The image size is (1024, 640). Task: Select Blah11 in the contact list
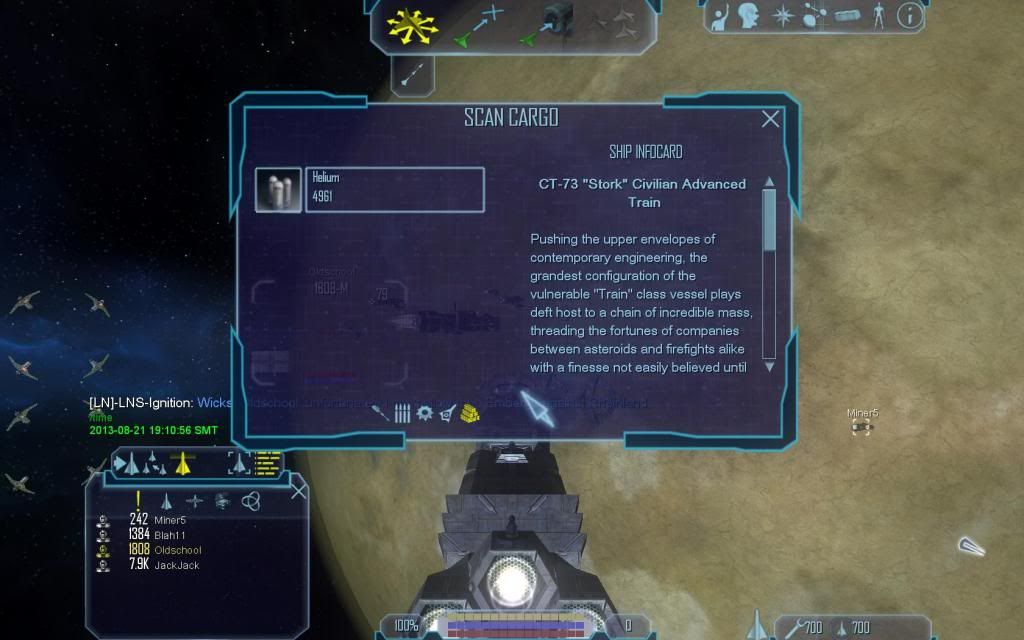[170, 535]
